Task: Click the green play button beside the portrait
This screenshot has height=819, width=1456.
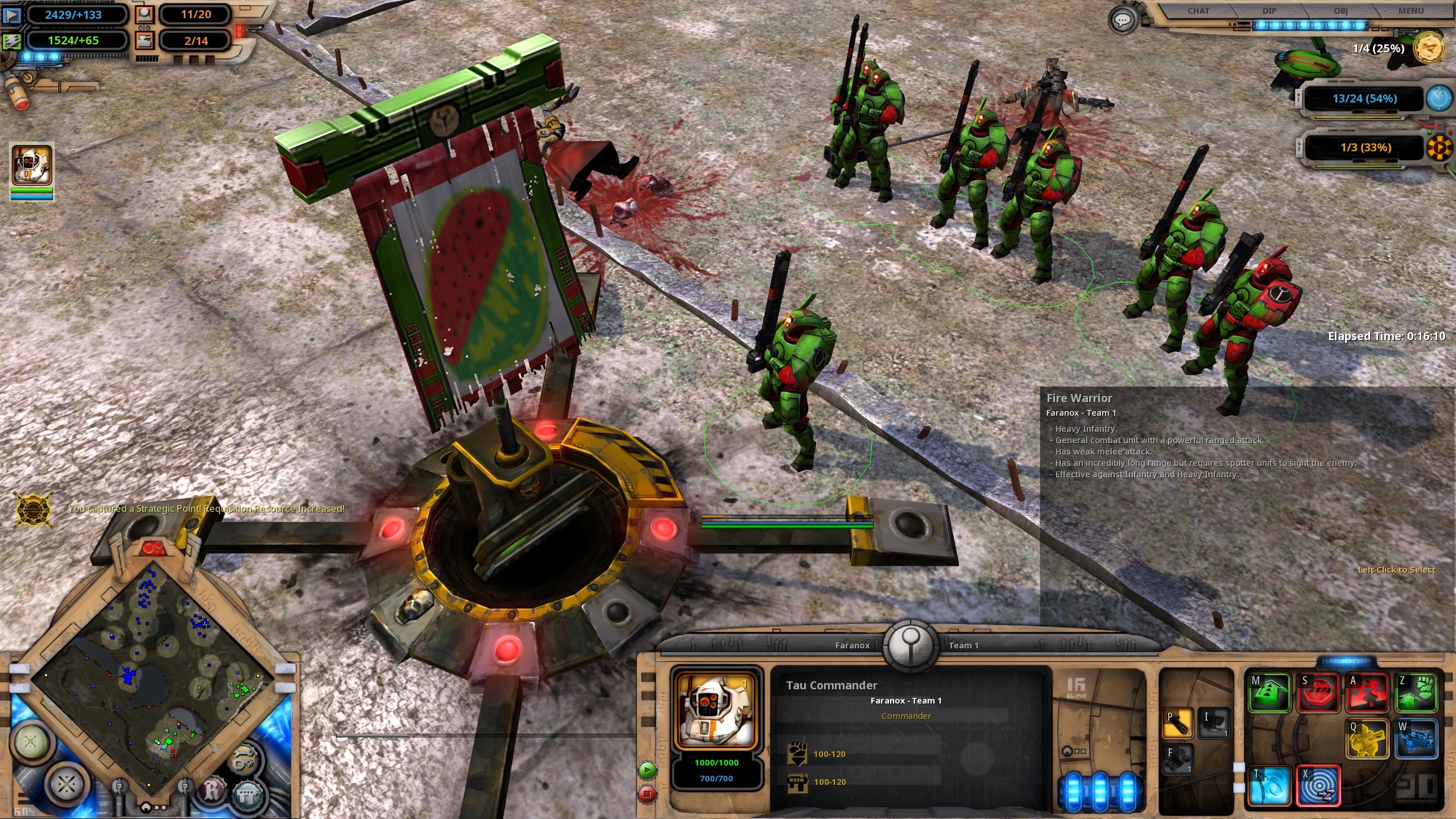Action: (647, 770)
